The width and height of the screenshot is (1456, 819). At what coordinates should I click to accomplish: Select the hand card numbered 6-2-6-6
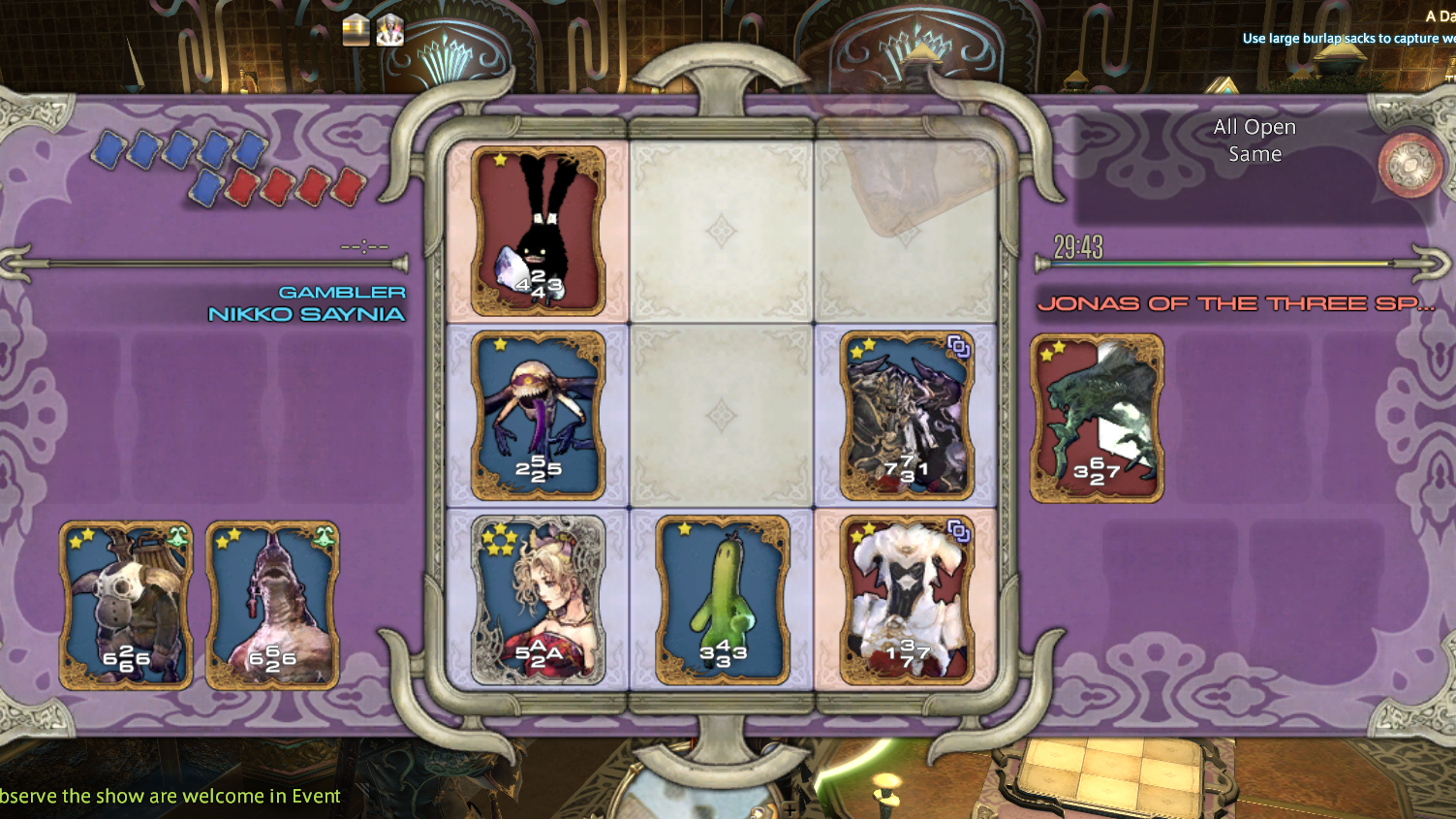click(x=126, y=606)
